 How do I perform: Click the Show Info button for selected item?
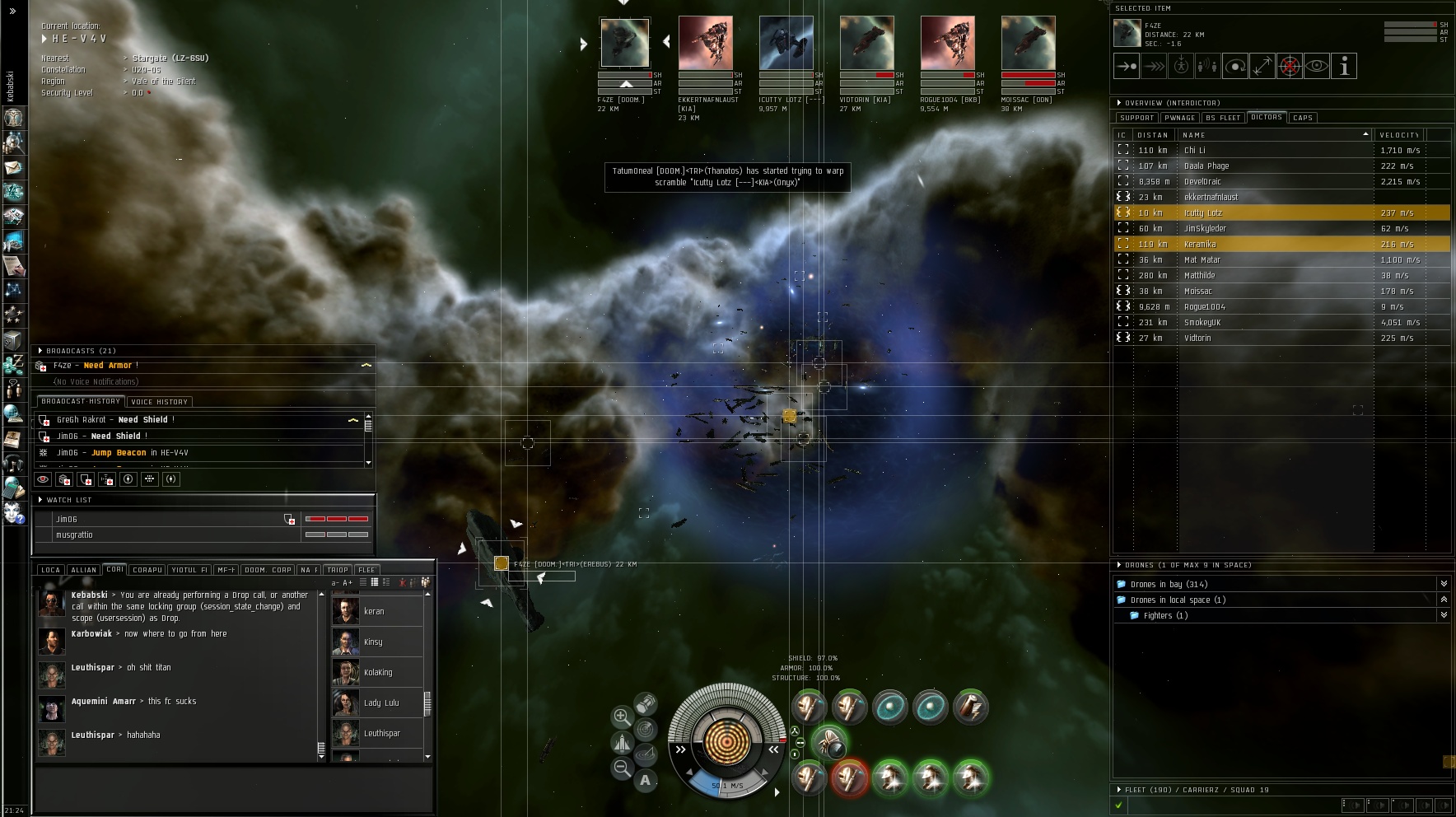(1344, 67)
